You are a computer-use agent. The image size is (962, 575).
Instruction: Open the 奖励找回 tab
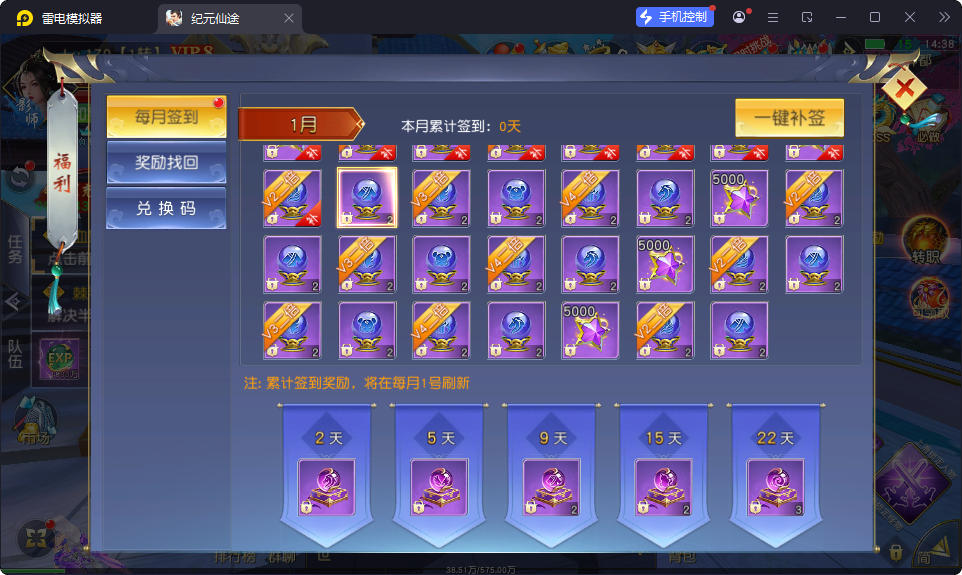pyautogui.click(x=166, y=162)
